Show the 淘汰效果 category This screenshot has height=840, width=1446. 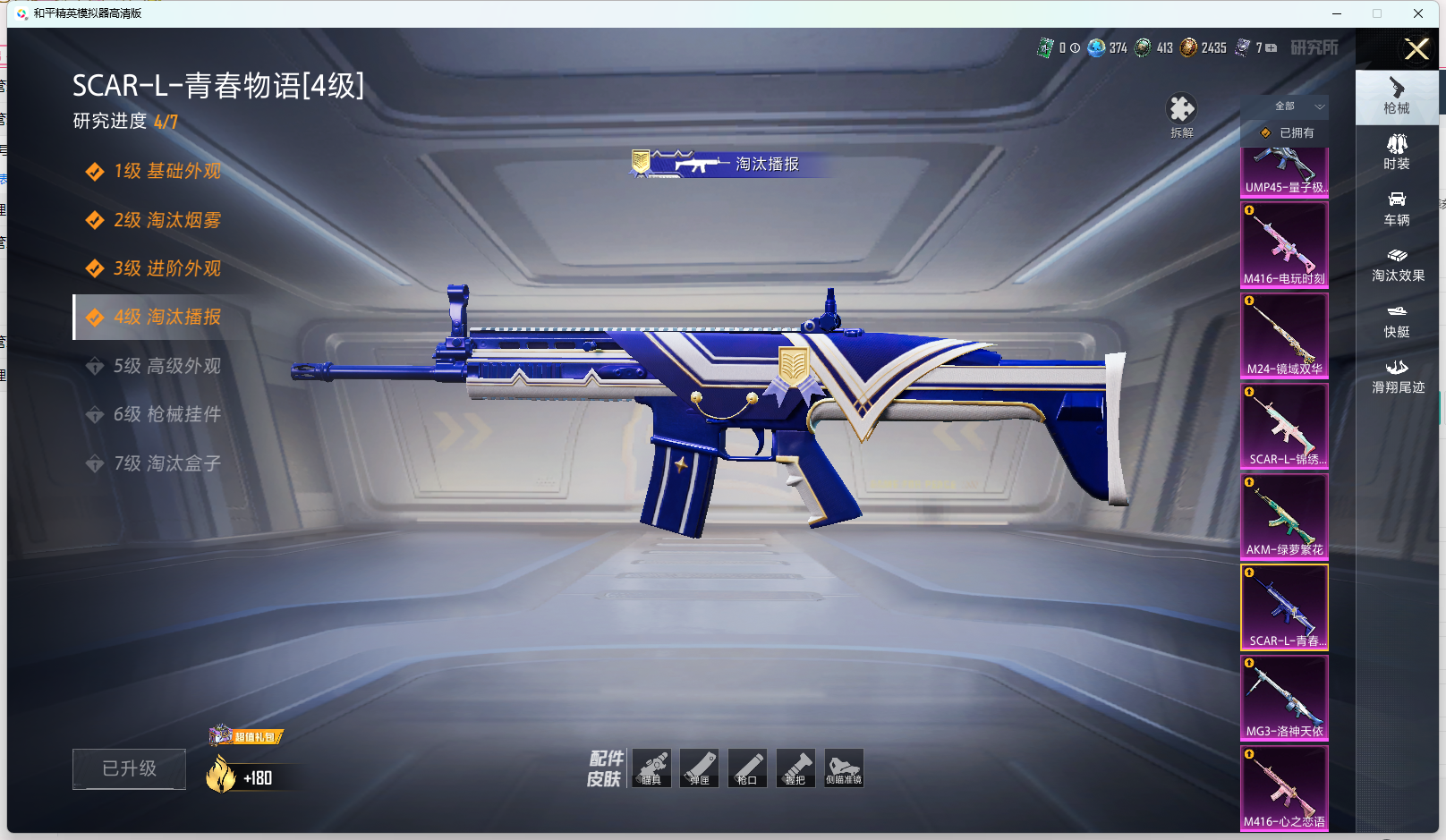pyautogui.click(x=1398, y=265)
